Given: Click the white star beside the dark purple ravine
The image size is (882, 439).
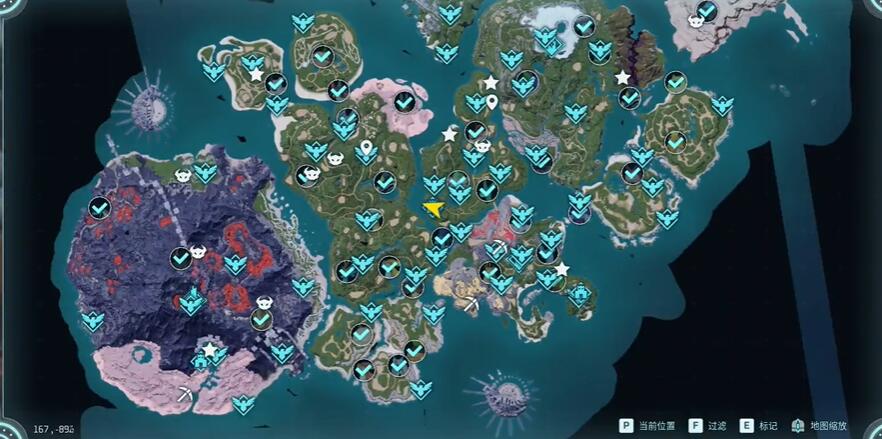Looking at the screenshot, I should point(622,77).
